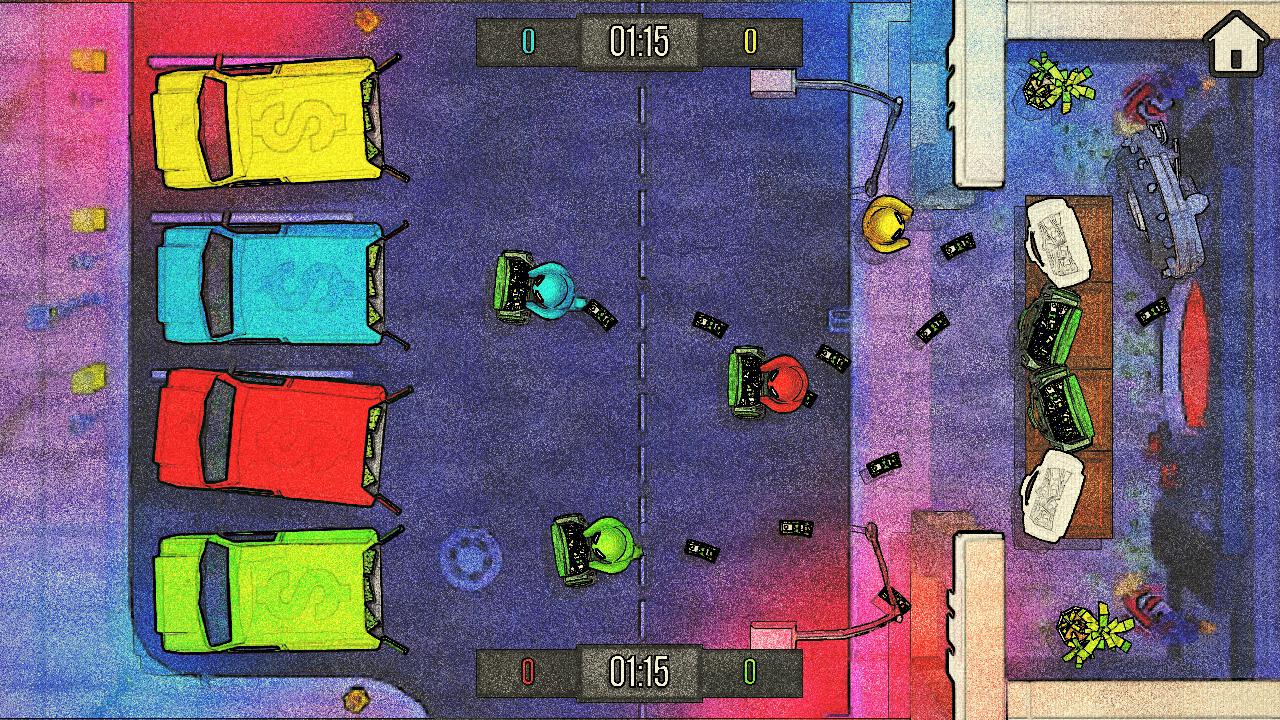Click the soccer ball on the floor

(x=470, y=558)
